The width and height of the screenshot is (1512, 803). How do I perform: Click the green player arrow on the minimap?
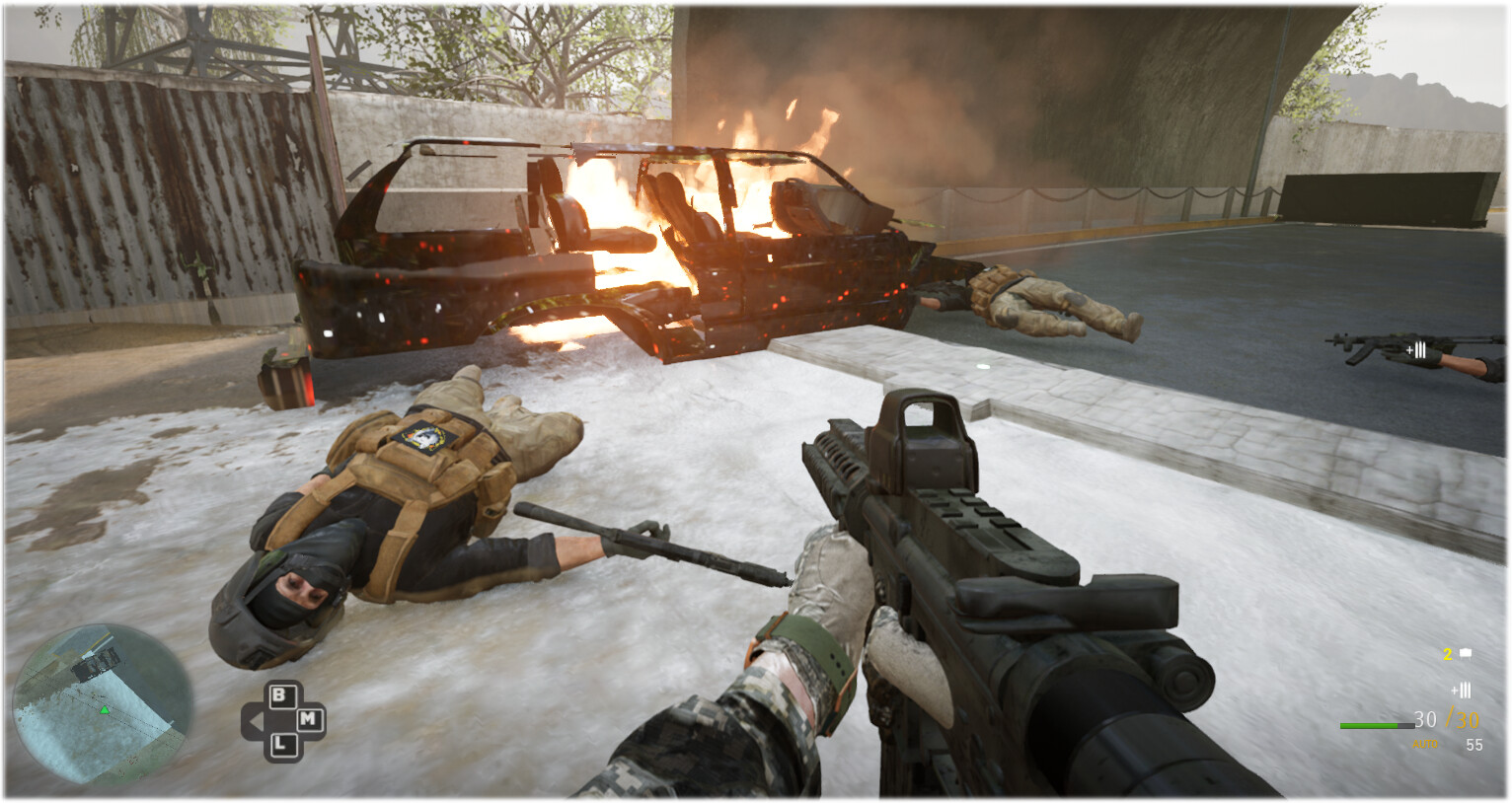[x=103, y=709]
